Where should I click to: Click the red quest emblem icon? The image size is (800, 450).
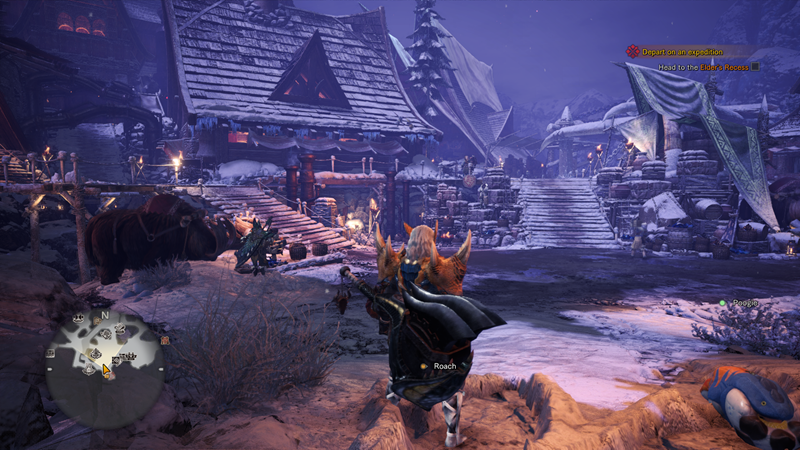tap(632, 51)
